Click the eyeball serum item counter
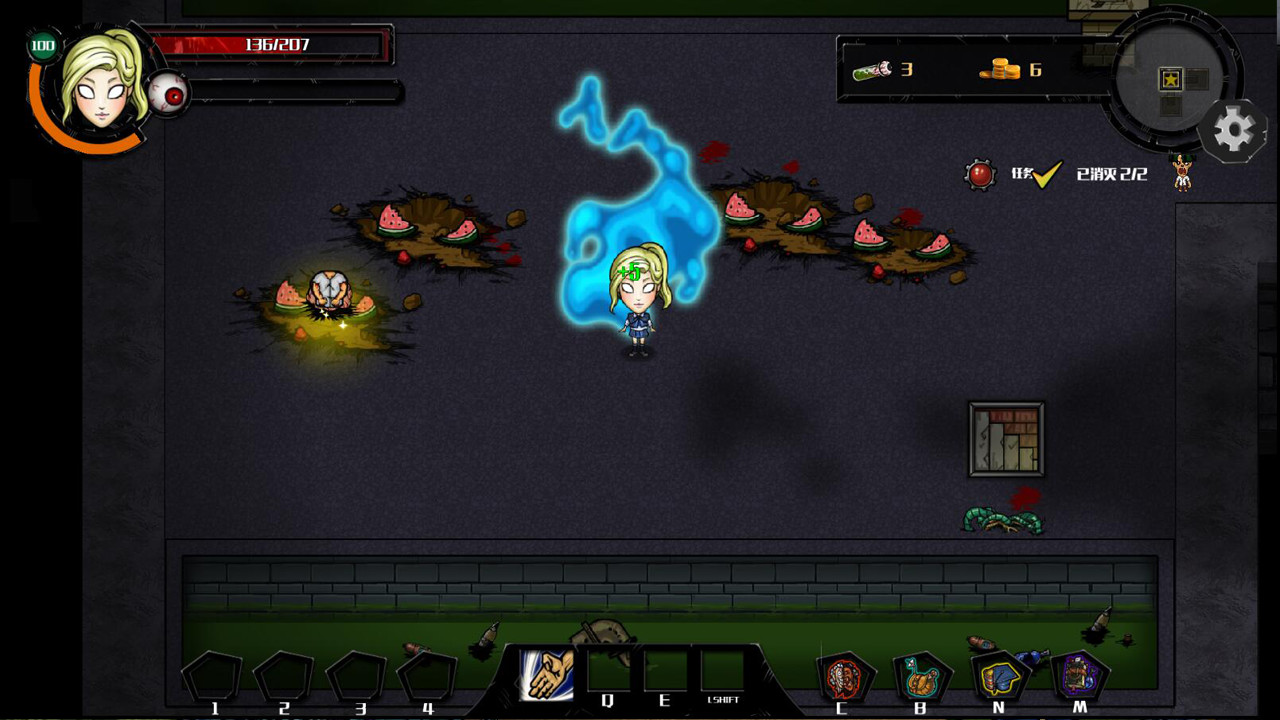The image size is (1280, 720). pos(875,70)
